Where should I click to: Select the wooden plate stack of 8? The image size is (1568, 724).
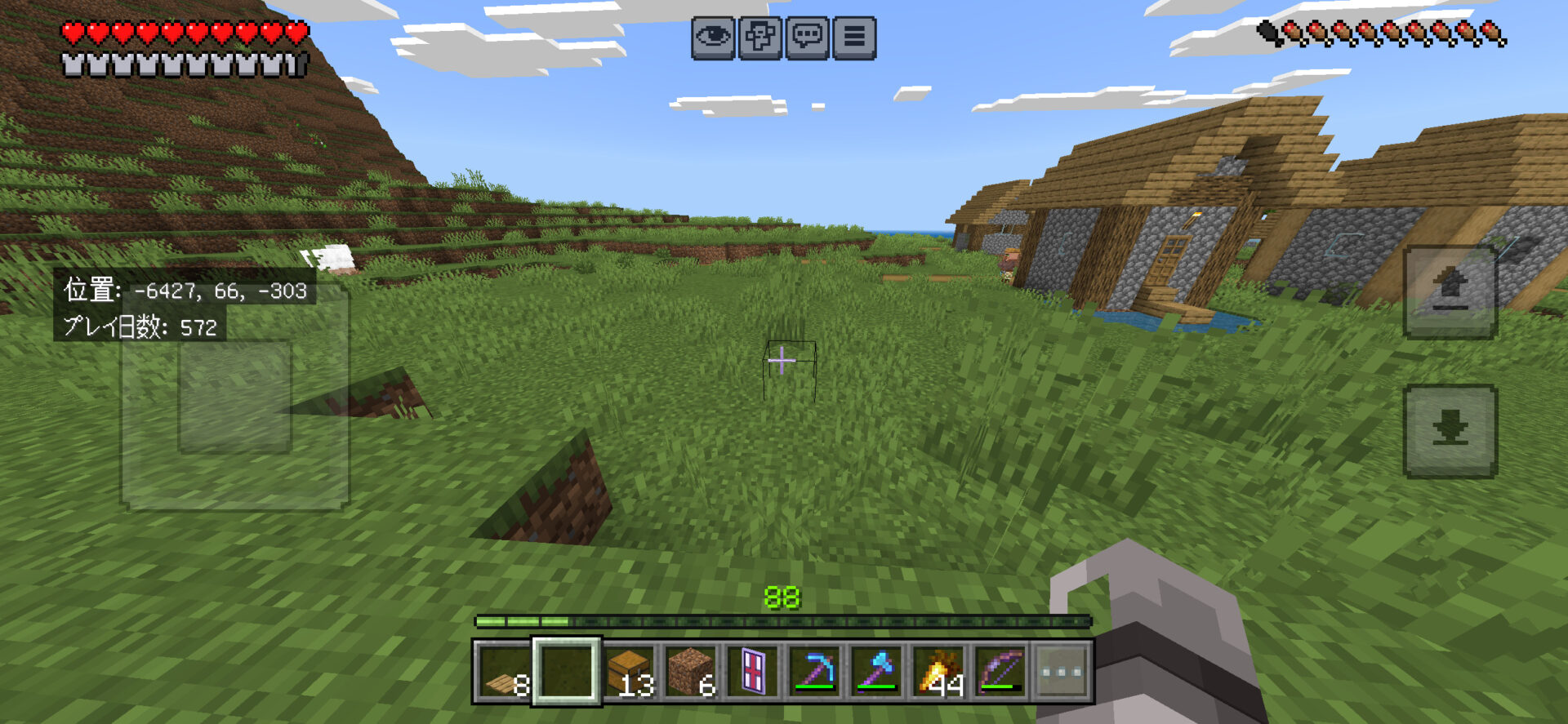[x=504, y=673]
